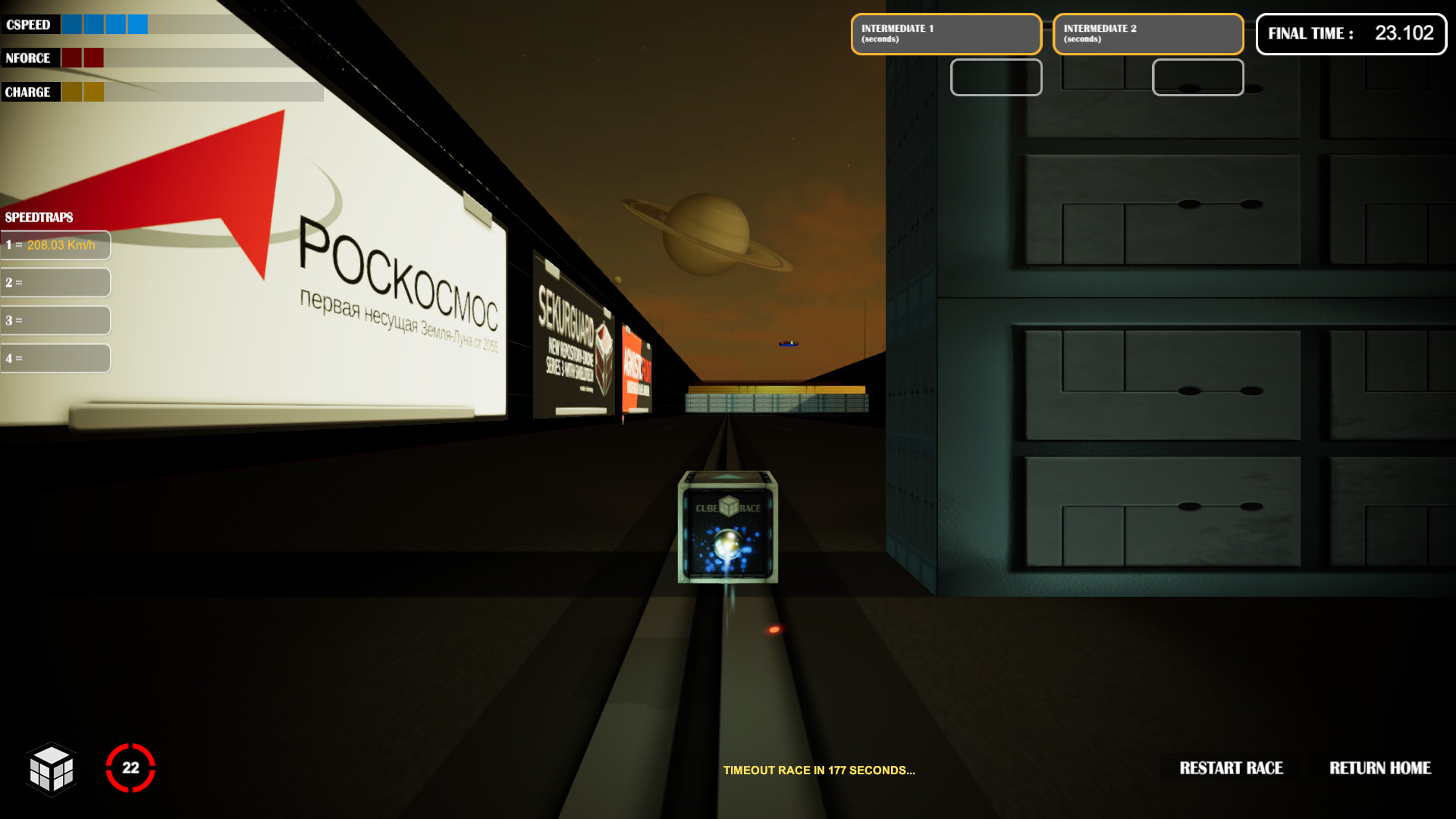Click the CSPEED gauge label
The width and height of the screenshot is (1456, 819).
coord(29,24)
